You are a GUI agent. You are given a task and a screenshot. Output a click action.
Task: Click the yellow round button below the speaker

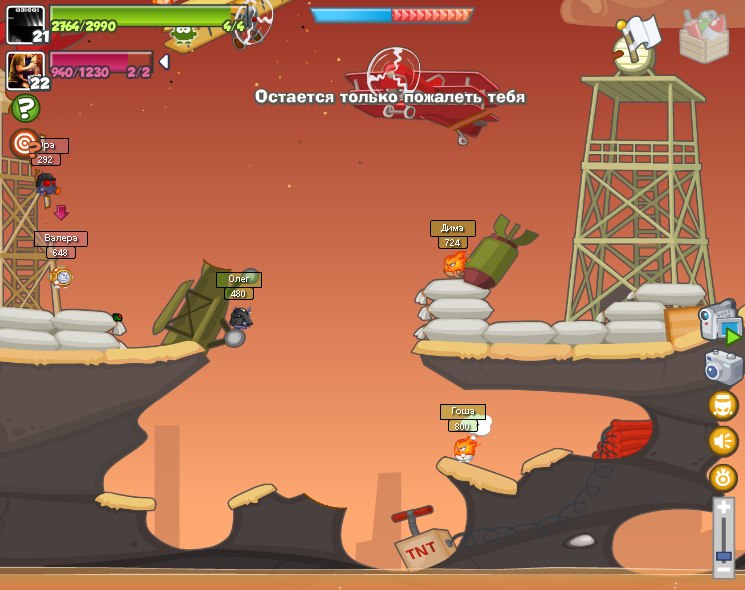[722, 477]
